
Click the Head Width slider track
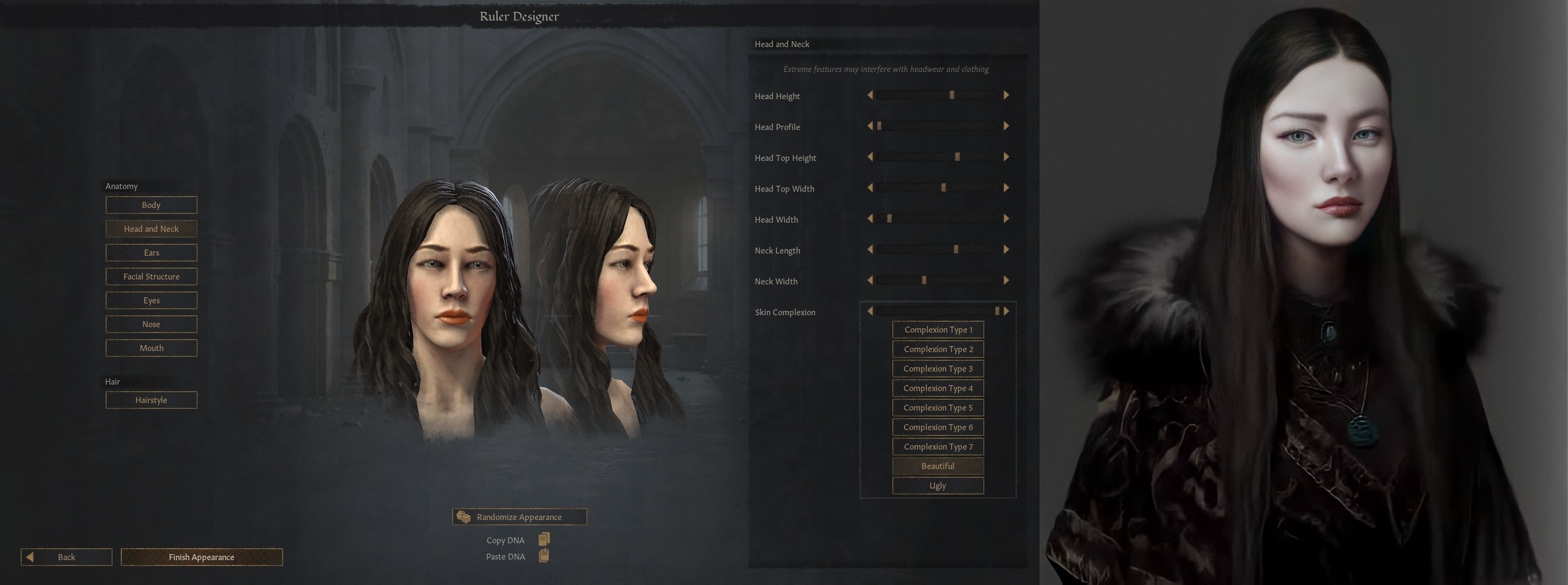(x=938, y=218)
